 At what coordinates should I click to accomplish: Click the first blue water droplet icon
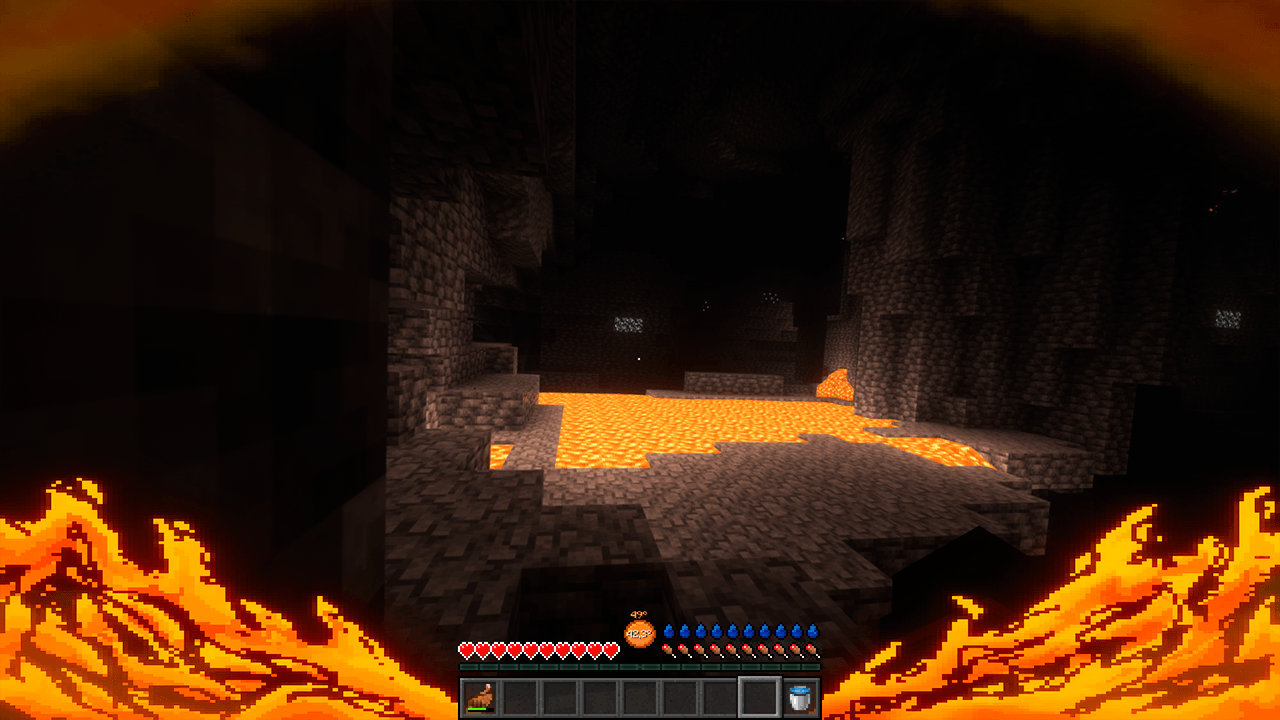pyautogui.click(x=670, y=630)
